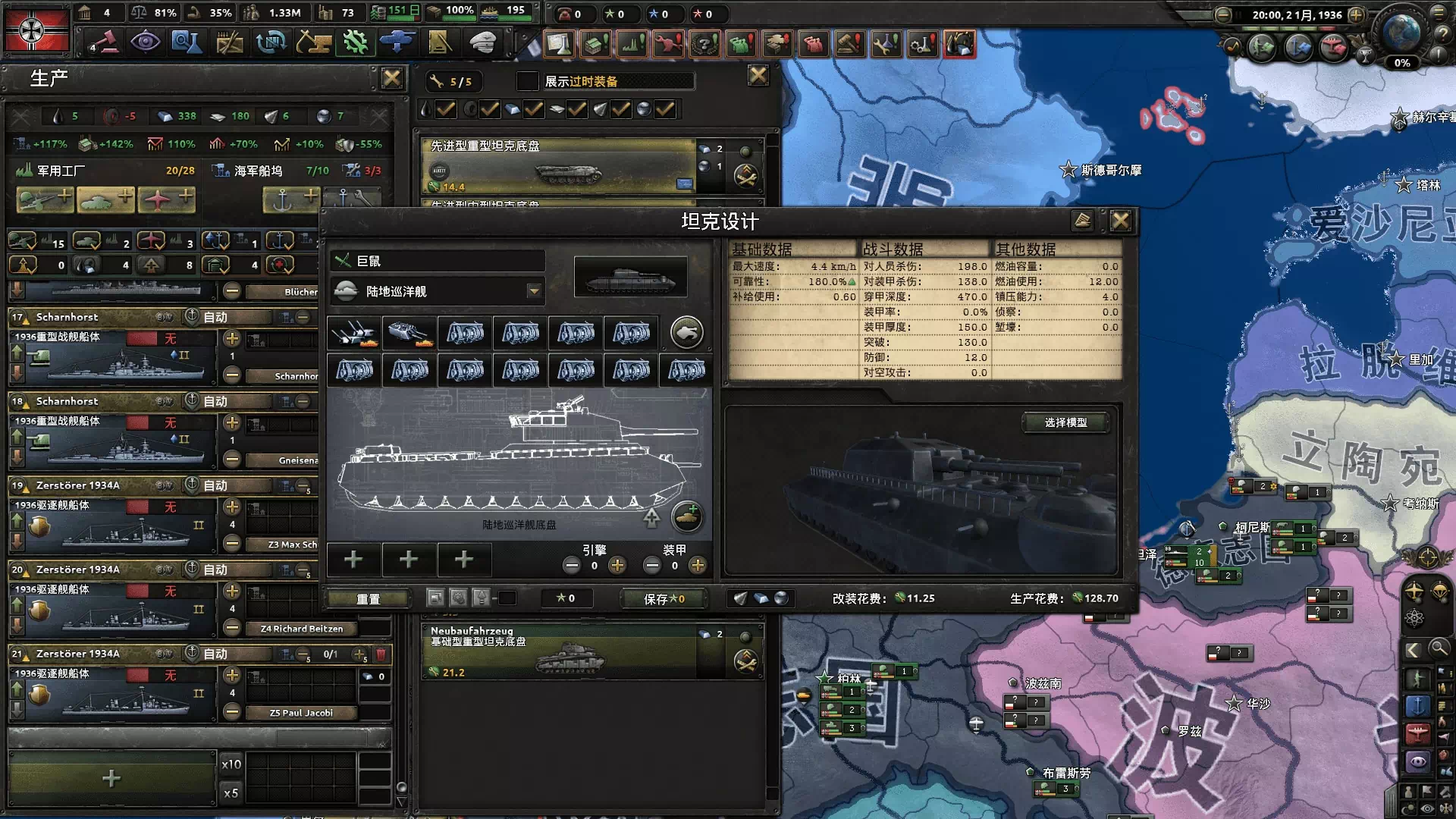Close the 坦克设计 tank design window
Screen dimensions: 1456x819
click(x=1120, y=221)
